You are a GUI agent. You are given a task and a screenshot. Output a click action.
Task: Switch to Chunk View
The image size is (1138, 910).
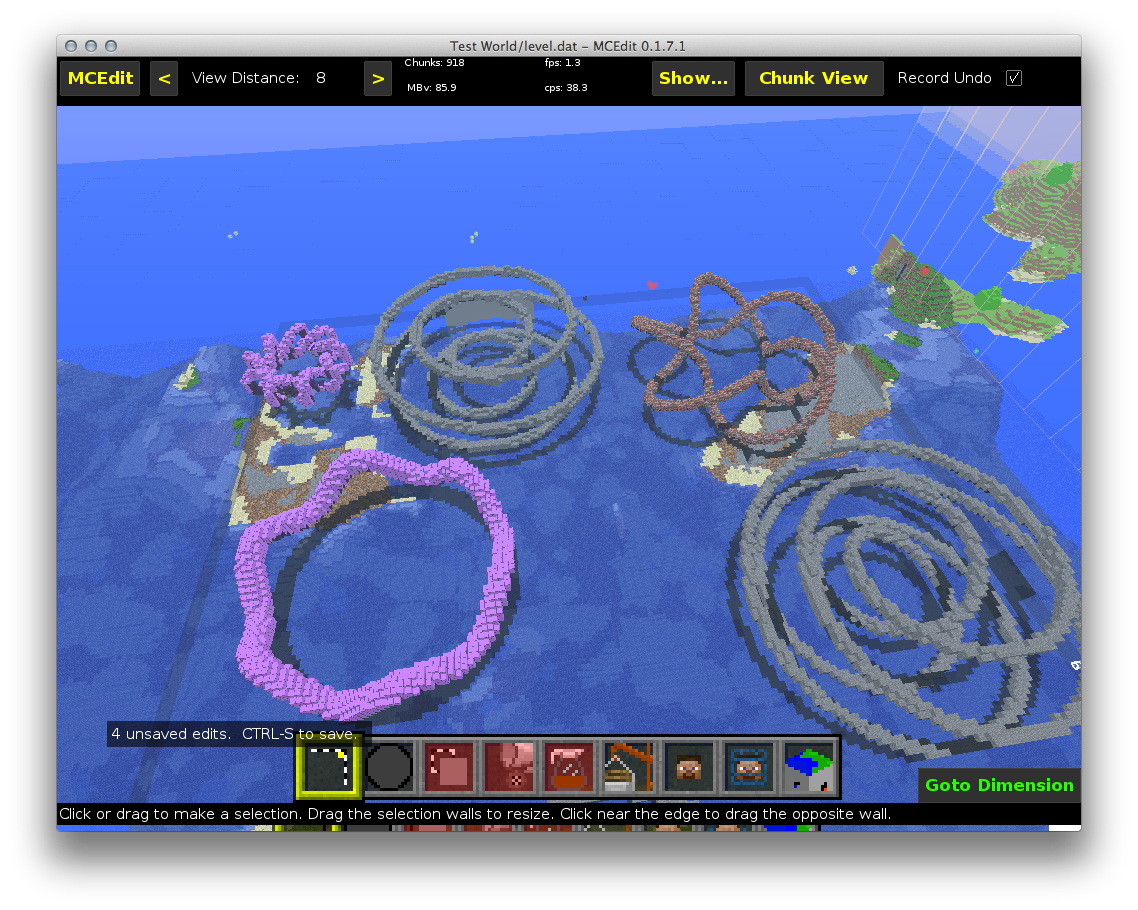(x=813, y=78)
